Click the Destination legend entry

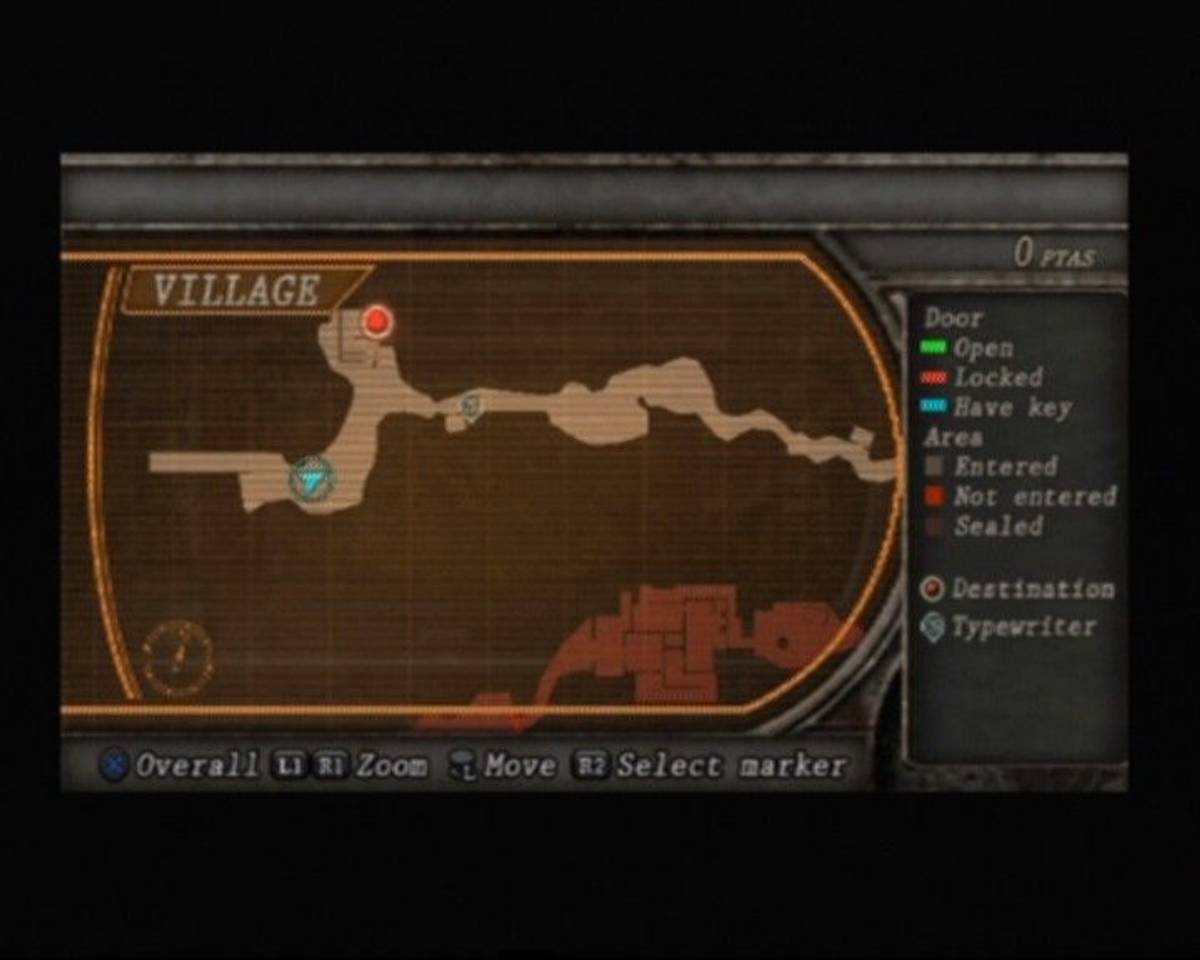[x=1018, y=589]
